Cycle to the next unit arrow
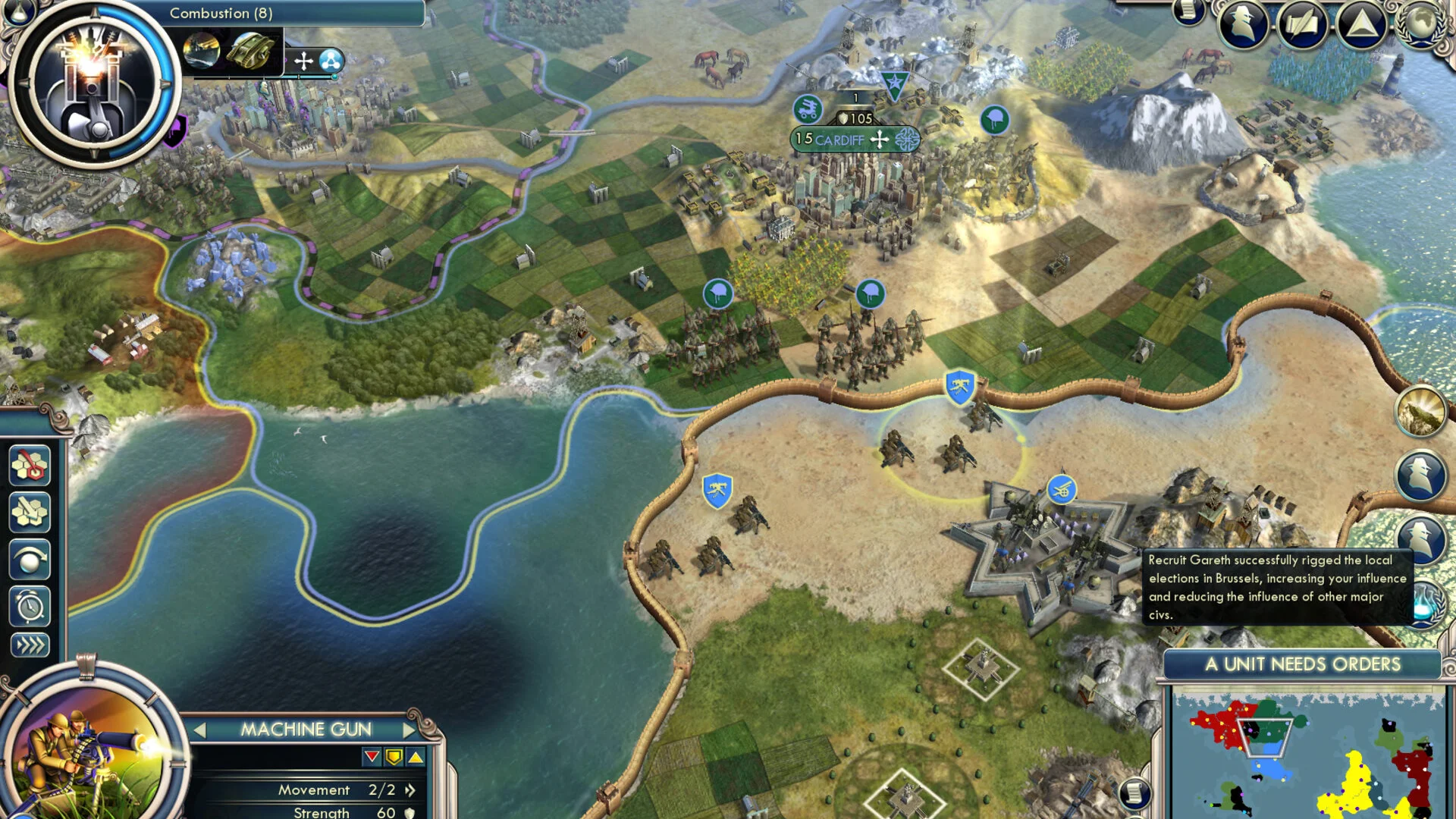The width and height of the screenshot is (1456, 819). point(409,730)
